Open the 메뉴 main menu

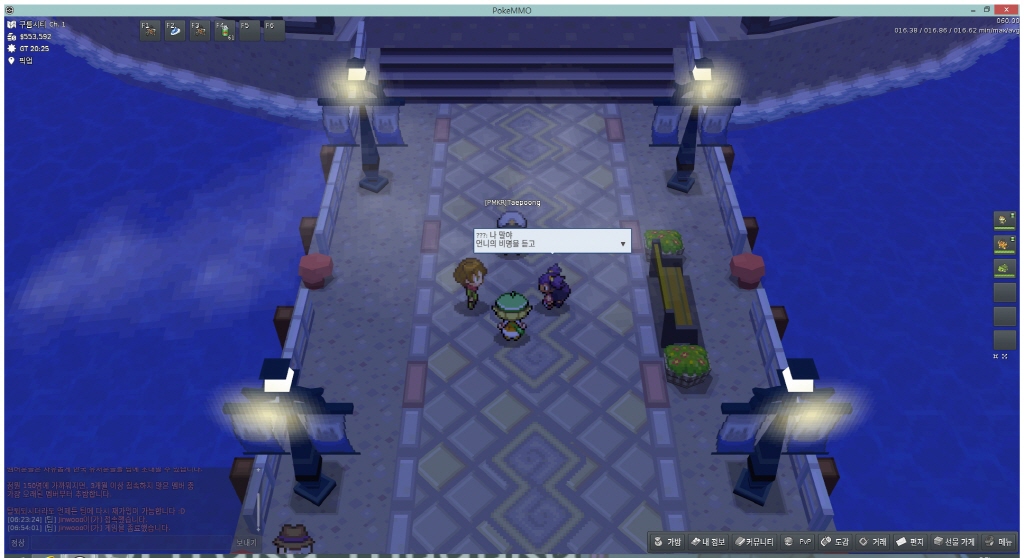pyautogui.click(x=998, y=542)
